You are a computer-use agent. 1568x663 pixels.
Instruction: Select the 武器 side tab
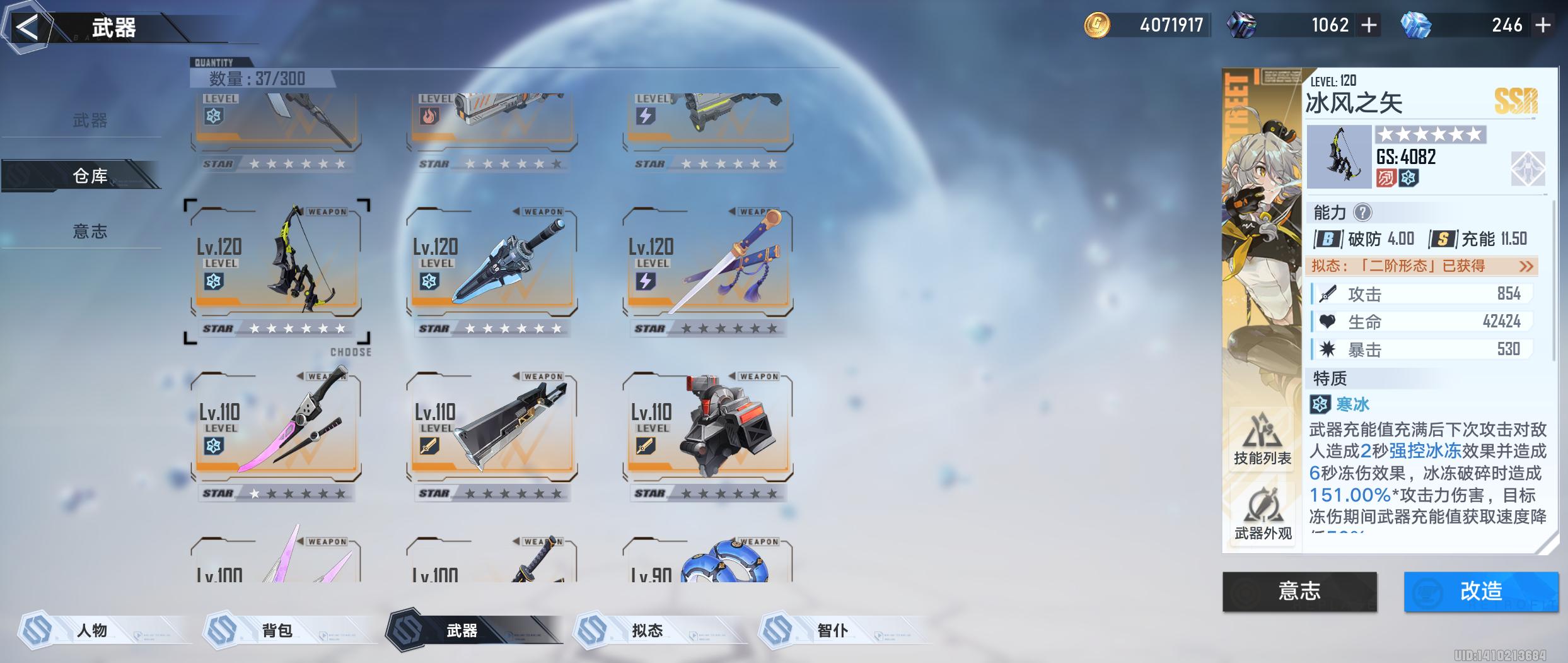point(90,120)
